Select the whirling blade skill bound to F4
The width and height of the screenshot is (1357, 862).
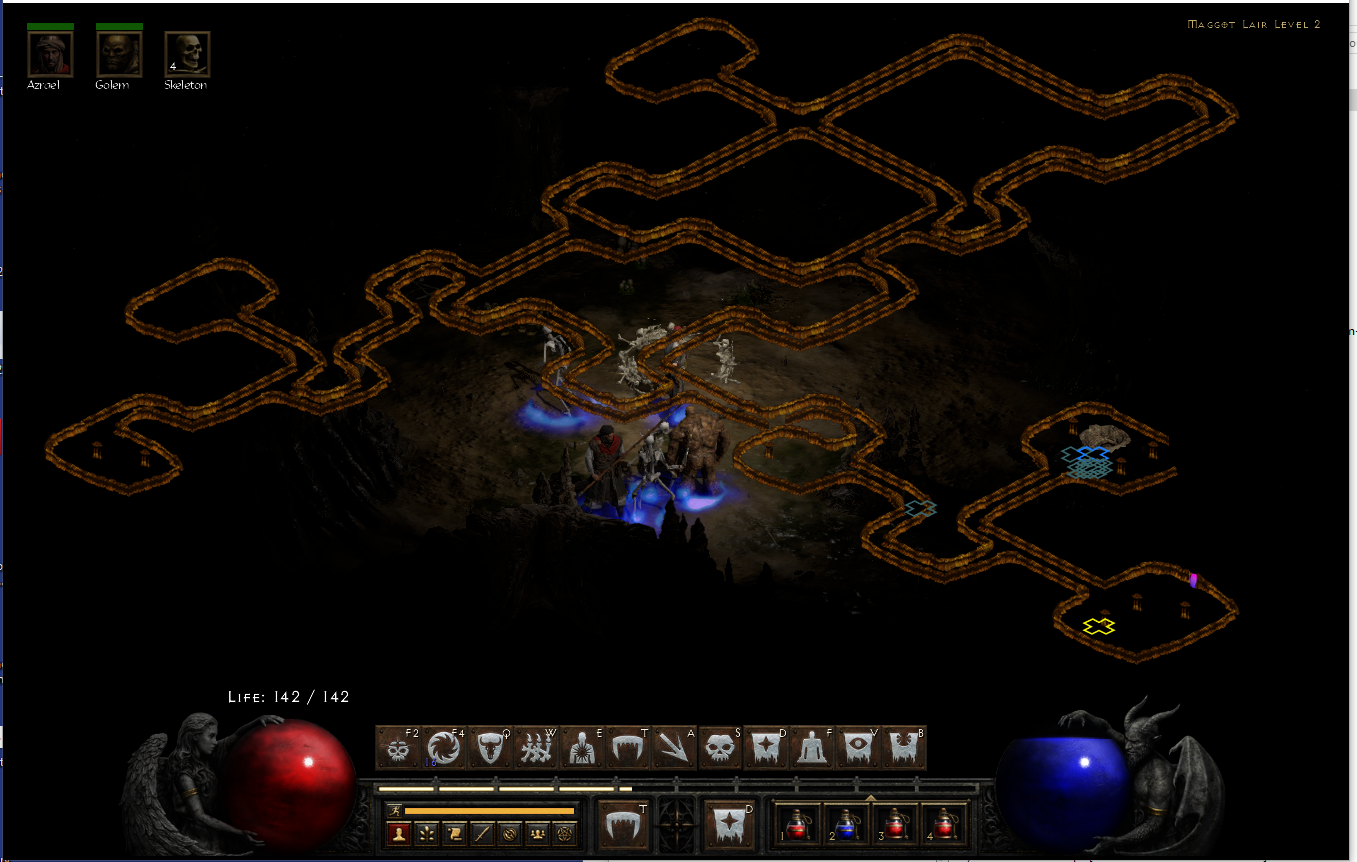tap(444, 746)
